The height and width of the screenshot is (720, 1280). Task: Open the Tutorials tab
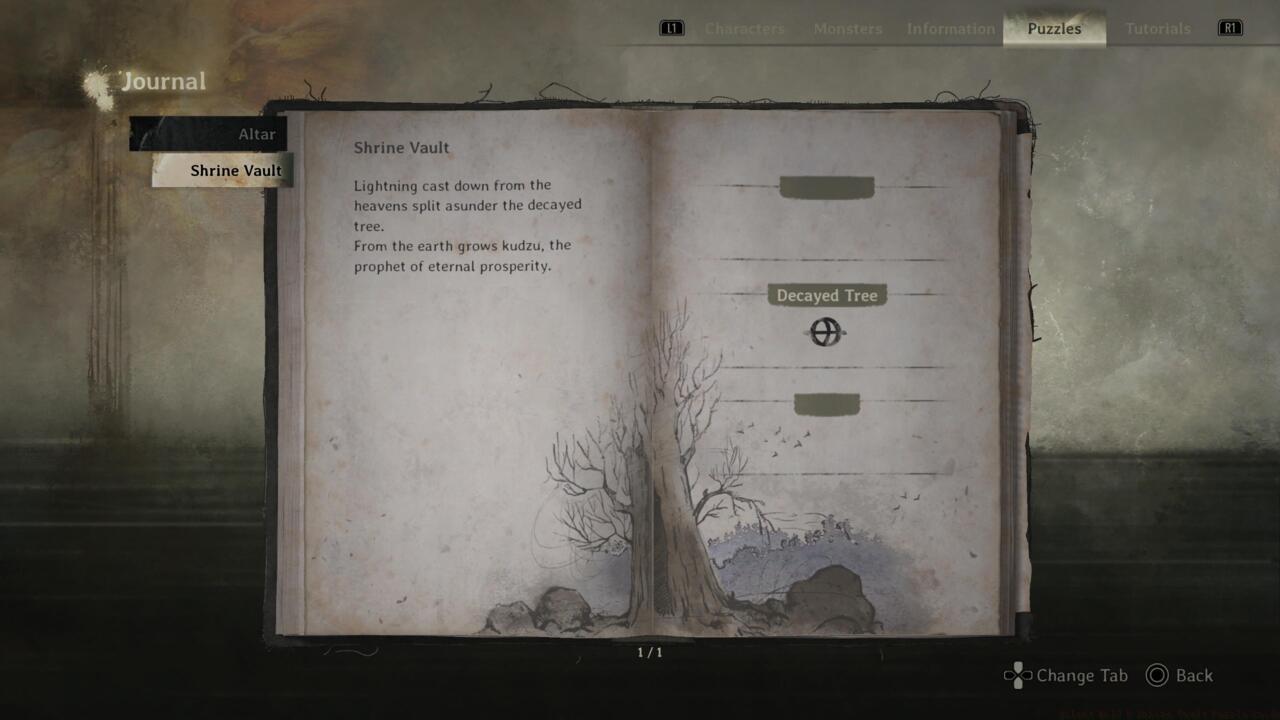tap(1157, 28)
